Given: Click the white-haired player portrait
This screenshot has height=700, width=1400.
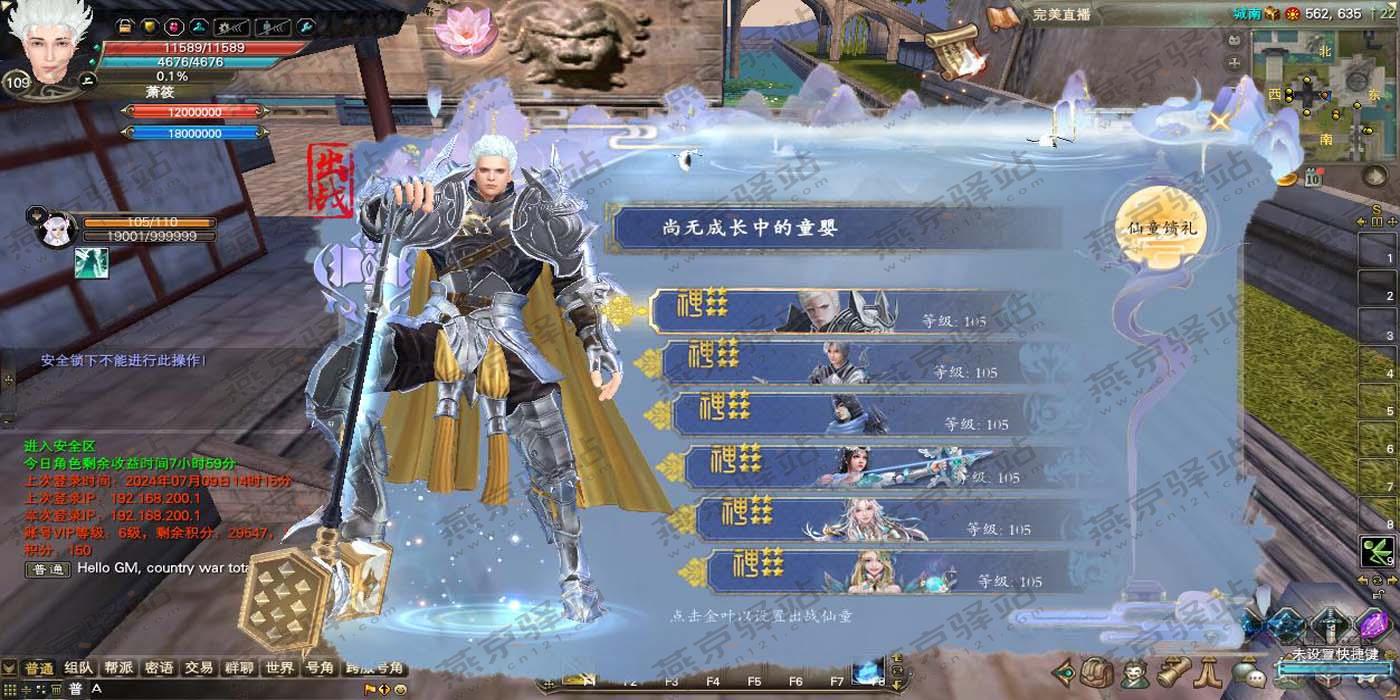Looking at the screenshot, I should click(x=48, y=45).
